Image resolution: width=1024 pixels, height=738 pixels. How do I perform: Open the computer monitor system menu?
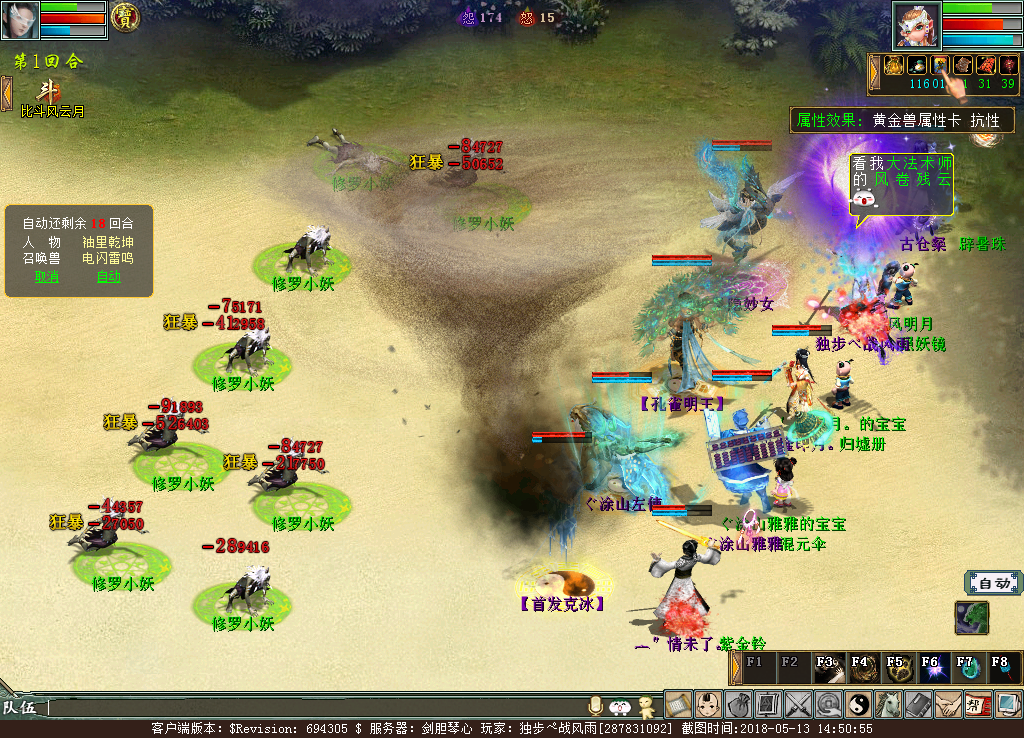click(x=1008, y=705)
